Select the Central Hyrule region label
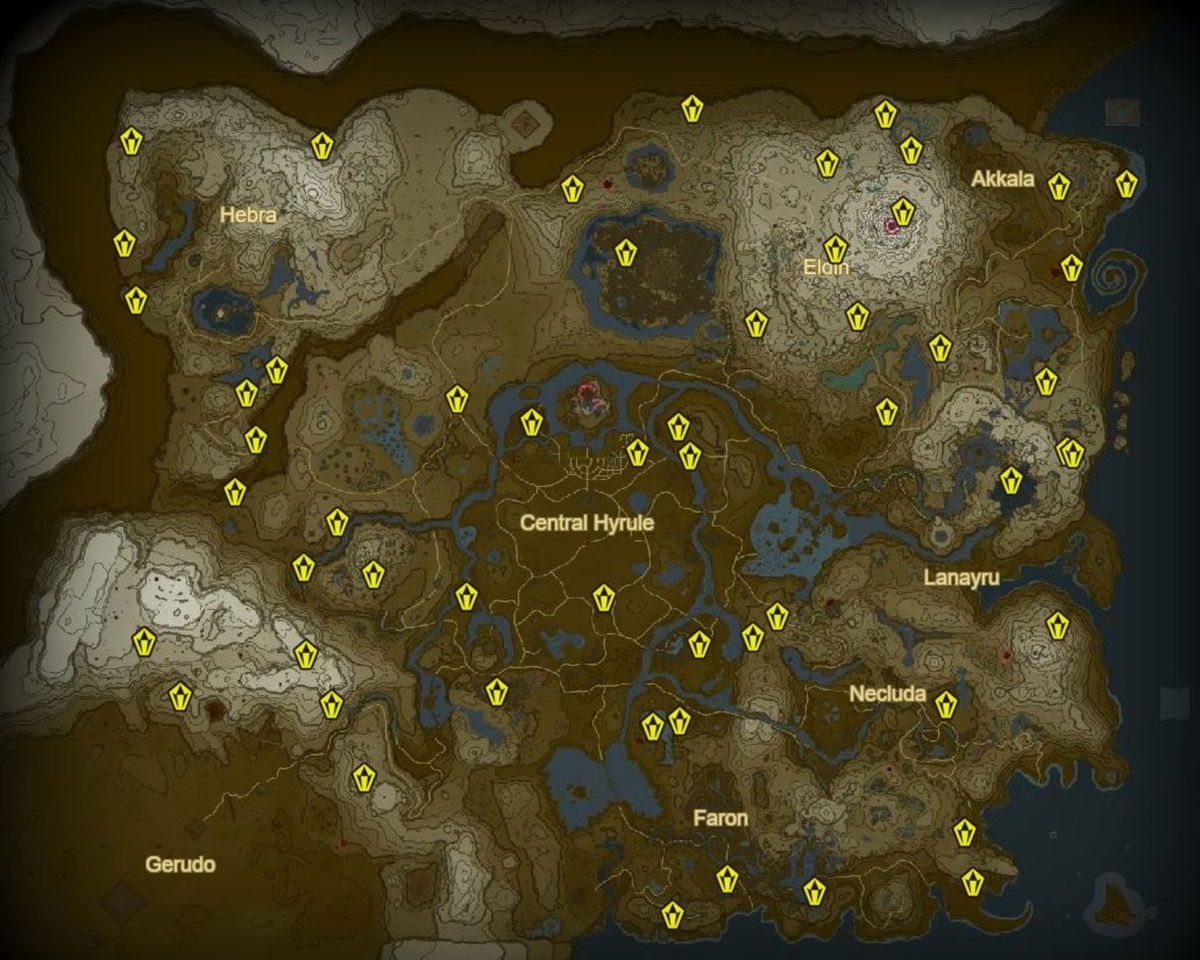1200x960 pixels. click(x=586, y=522)
